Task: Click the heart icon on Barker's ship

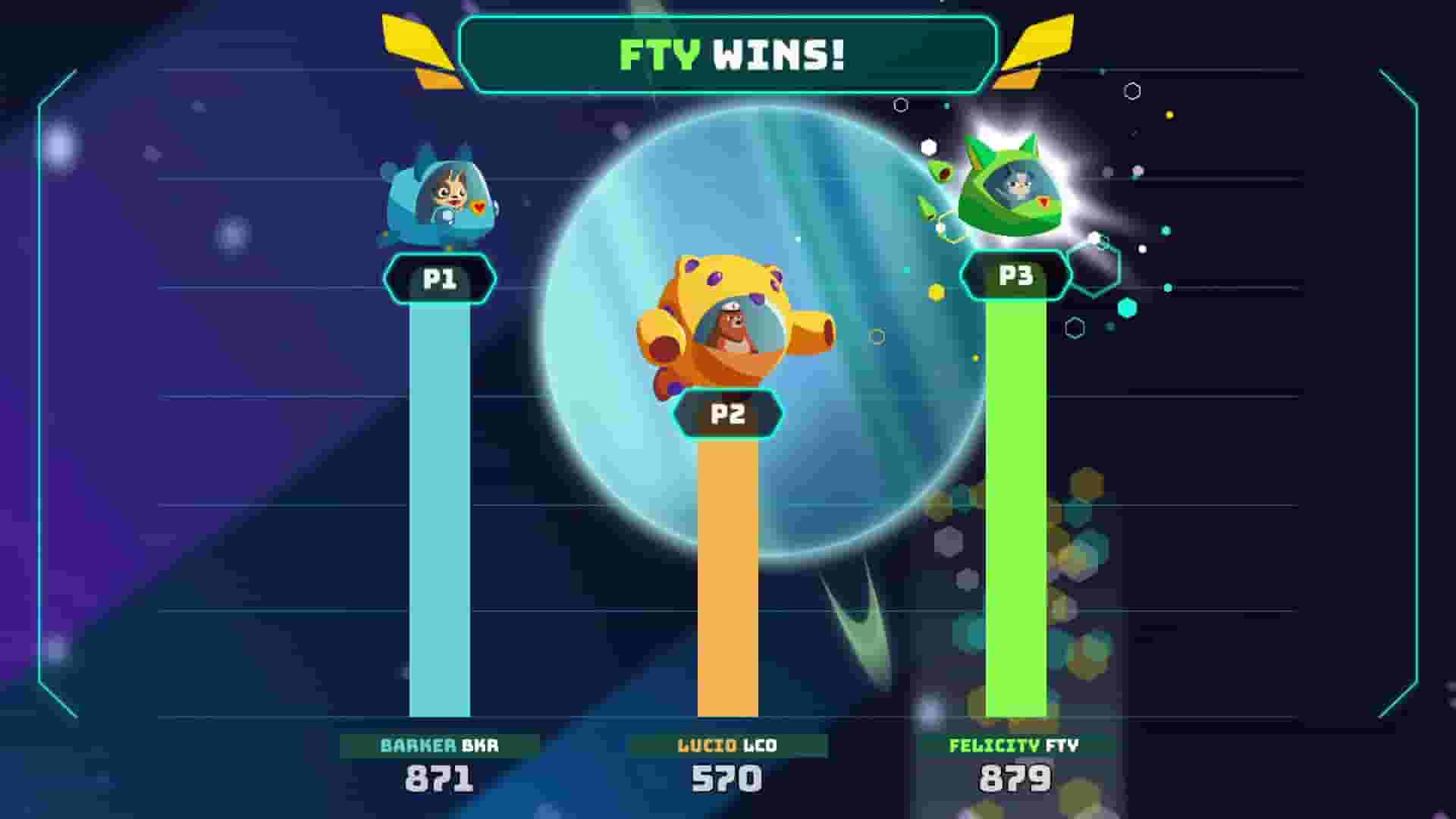Action: [480, 206]
